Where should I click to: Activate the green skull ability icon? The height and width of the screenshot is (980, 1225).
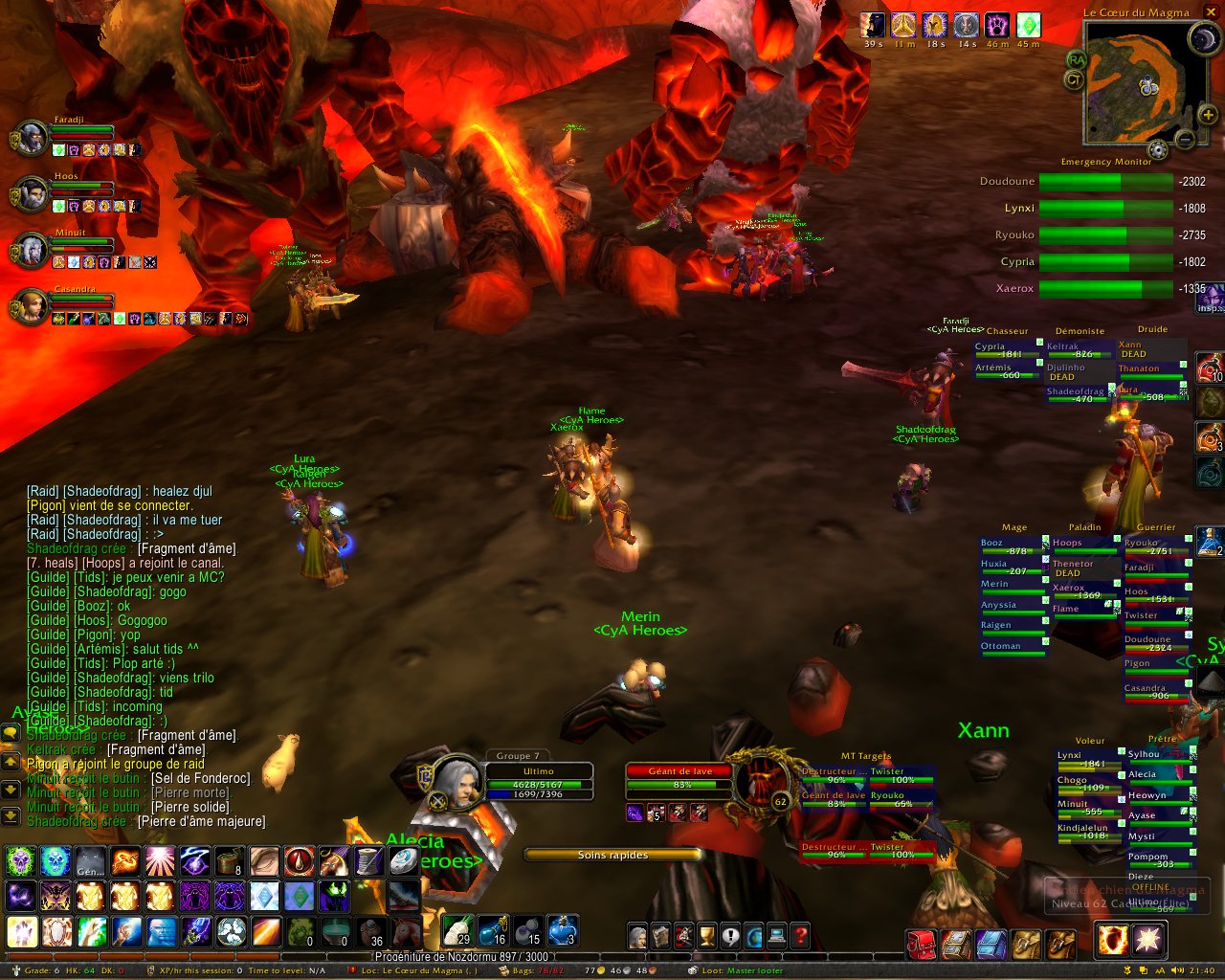(21, 862)
